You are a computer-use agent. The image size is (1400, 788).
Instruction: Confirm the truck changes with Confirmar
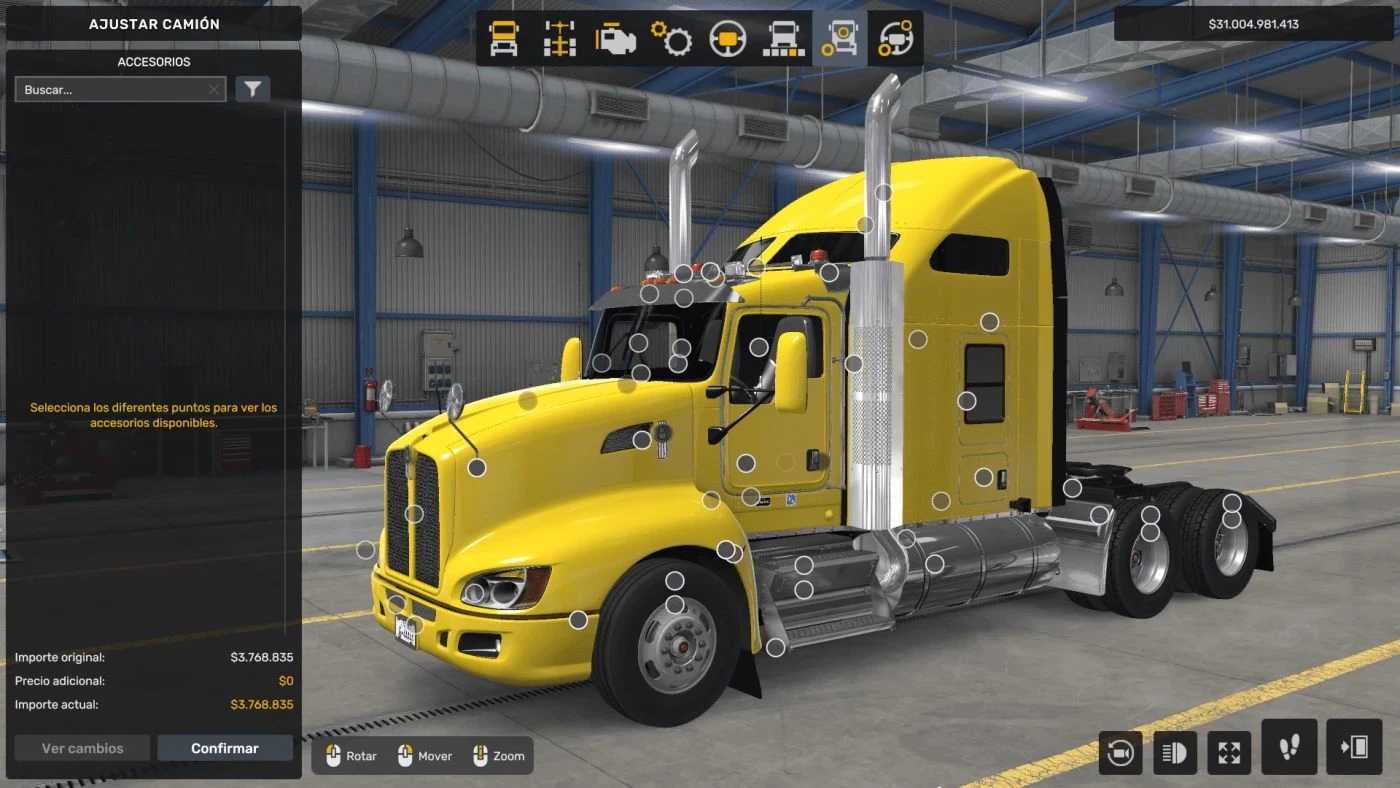coord(225,748)
